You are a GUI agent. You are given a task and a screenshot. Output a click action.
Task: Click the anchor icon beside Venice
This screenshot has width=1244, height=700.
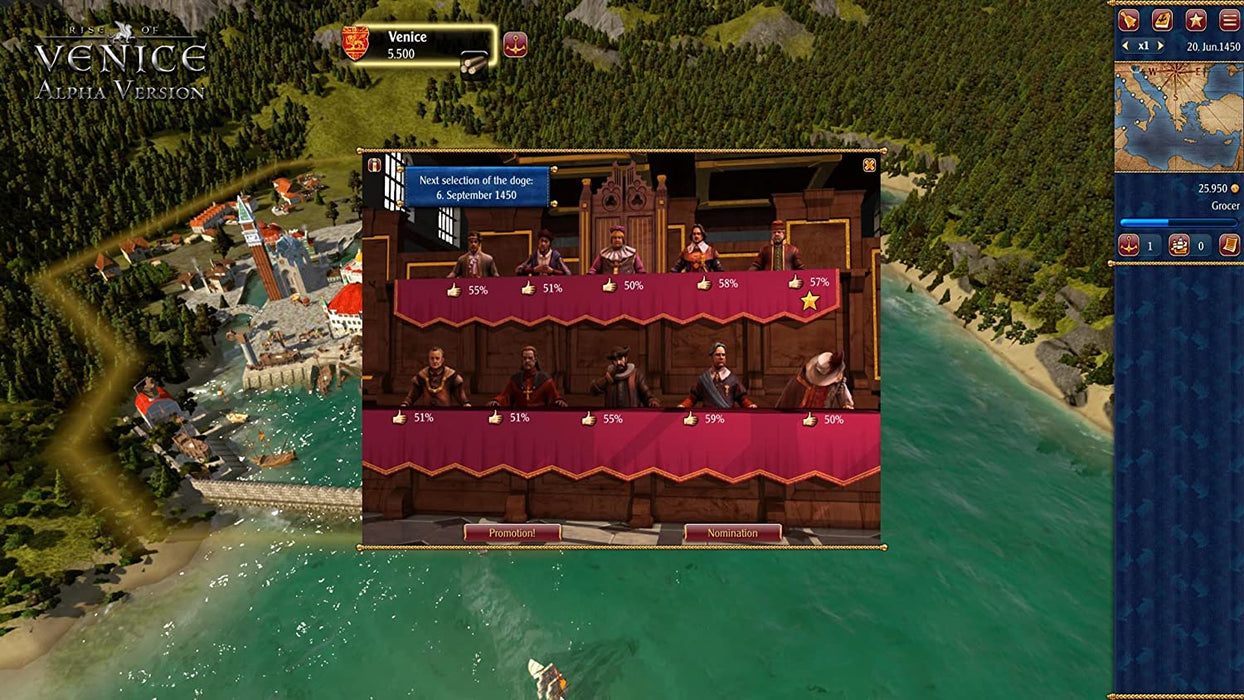pyautogui.click(x=515, y=44)
